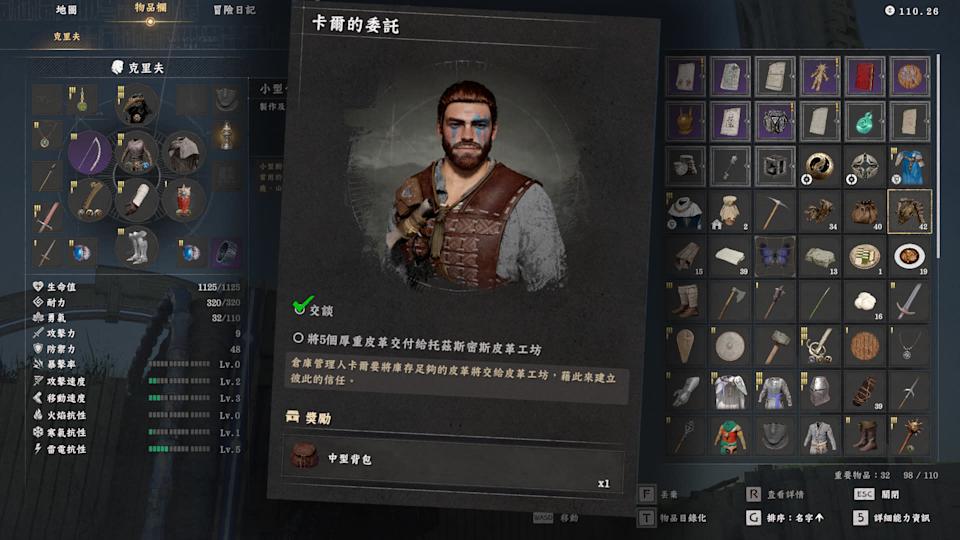Screen dimensions: 960x540
Task: Choose the hammer in the inventory
Action: [774, 346]
